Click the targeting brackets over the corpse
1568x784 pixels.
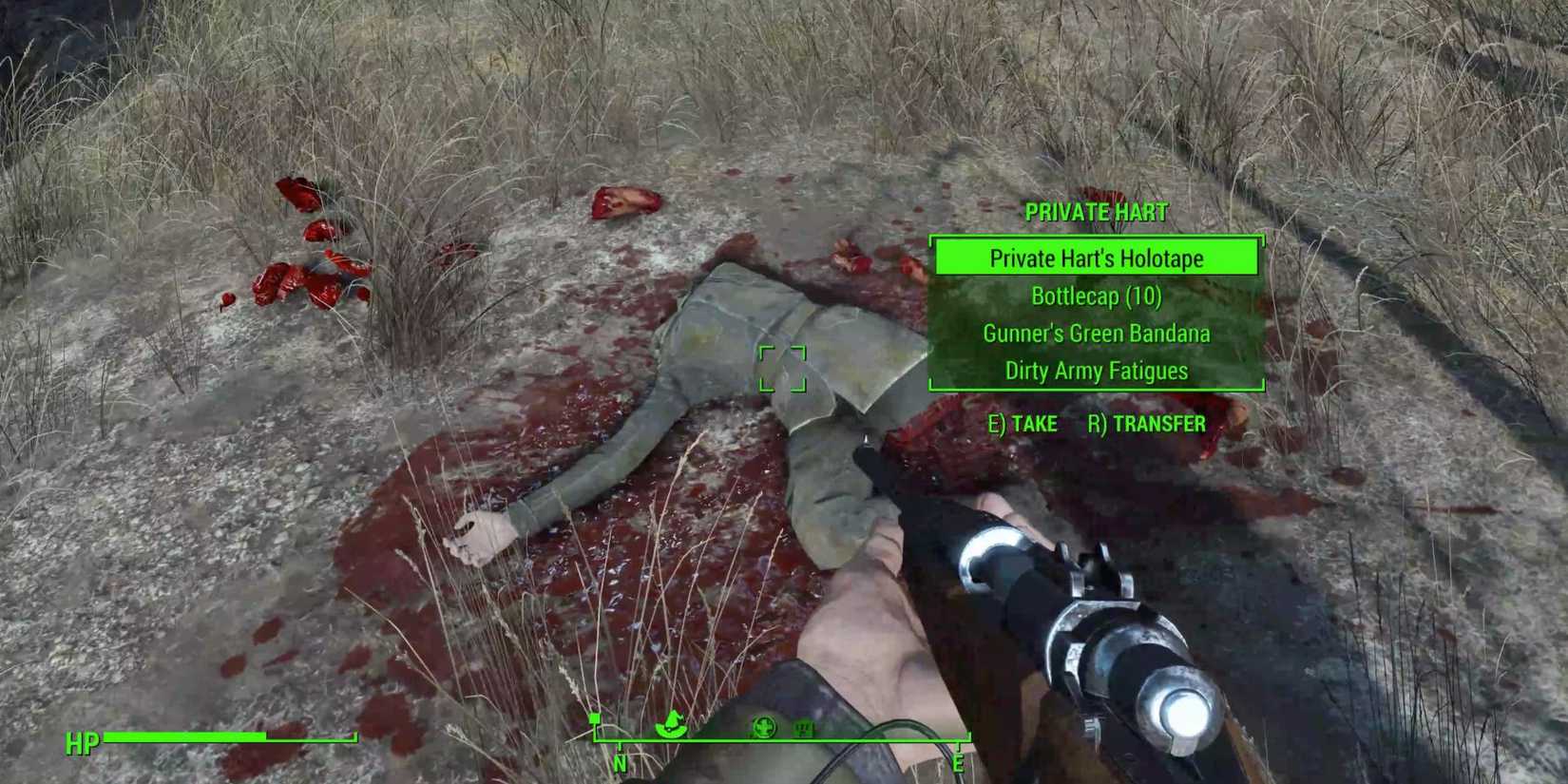(x=784, y=366)
